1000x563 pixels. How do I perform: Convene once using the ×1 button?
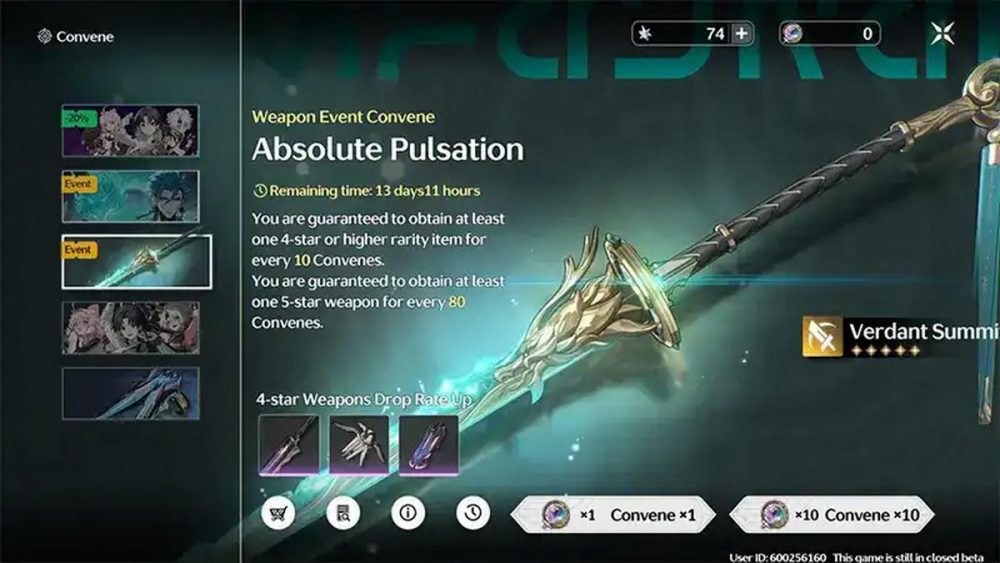click(613, 515)
